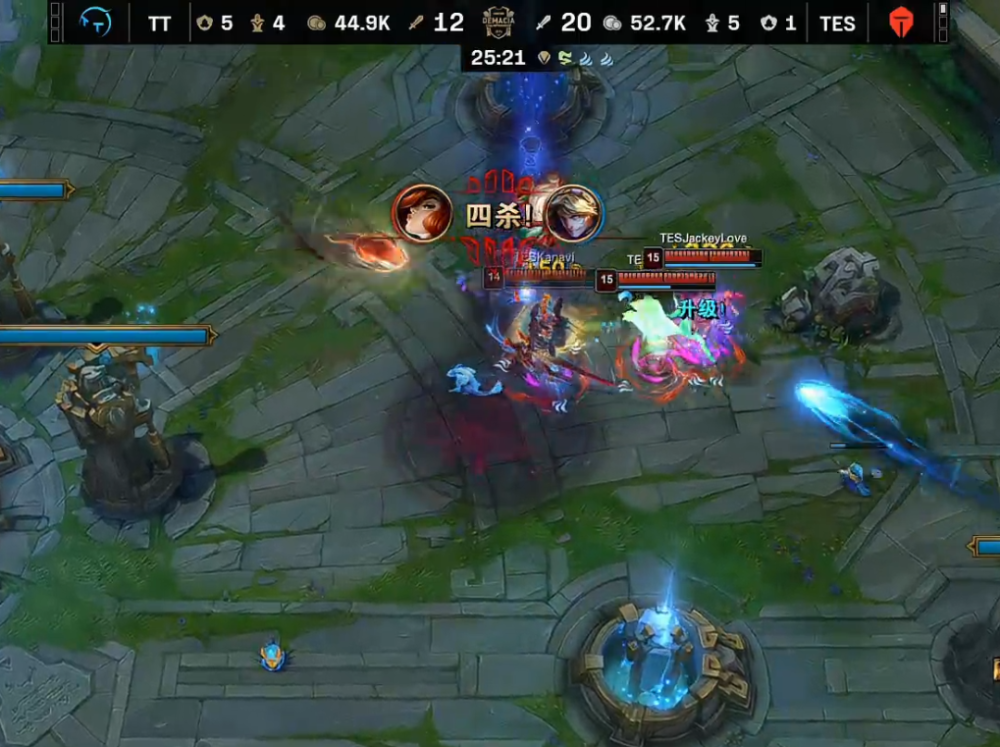Screen dimensions: 1000x747
Task: Select the red-haired champion portrait in kill banner
Action: pos(421,213)
